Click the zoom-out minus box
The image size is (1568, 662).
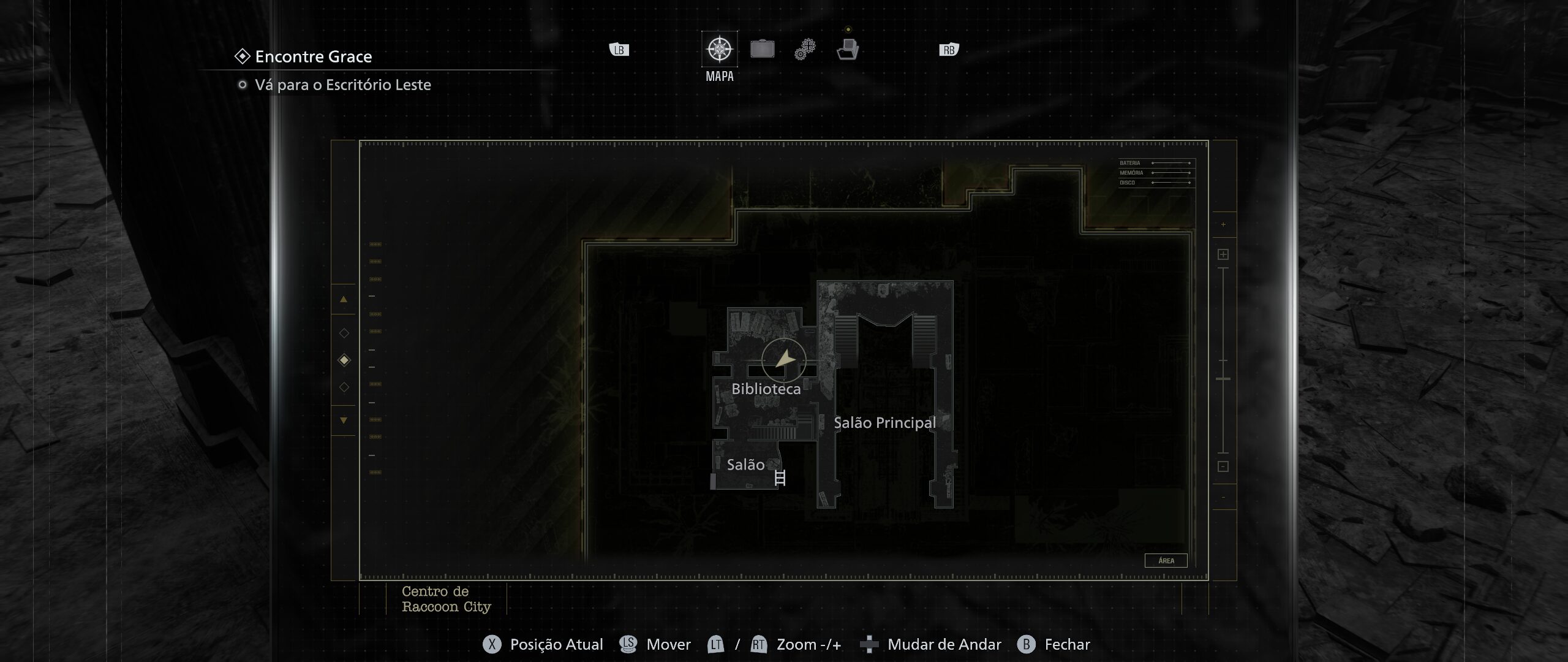tap(1223, 466)
